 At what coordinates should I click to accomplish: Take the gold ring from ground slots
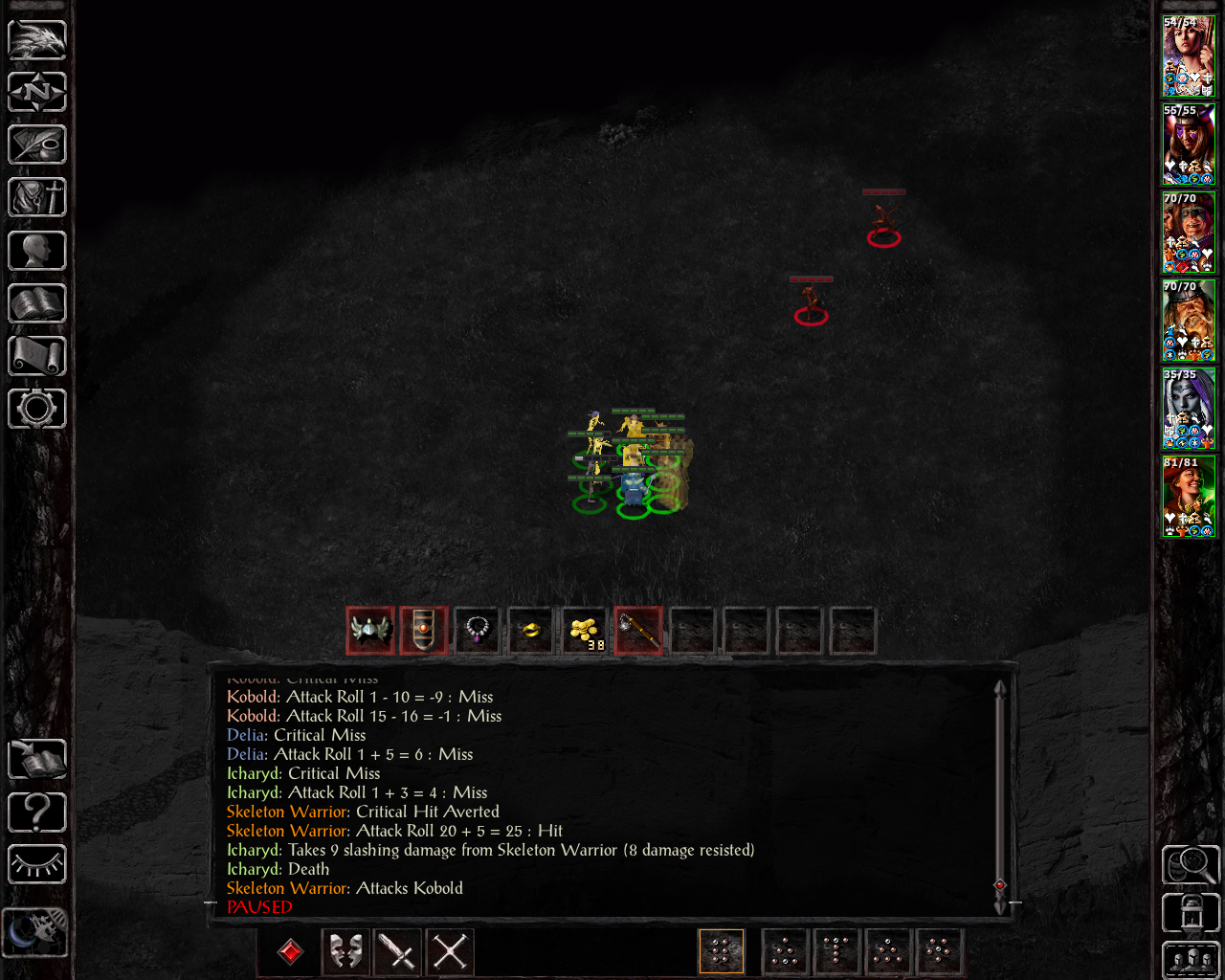click(x=531, y=631)
